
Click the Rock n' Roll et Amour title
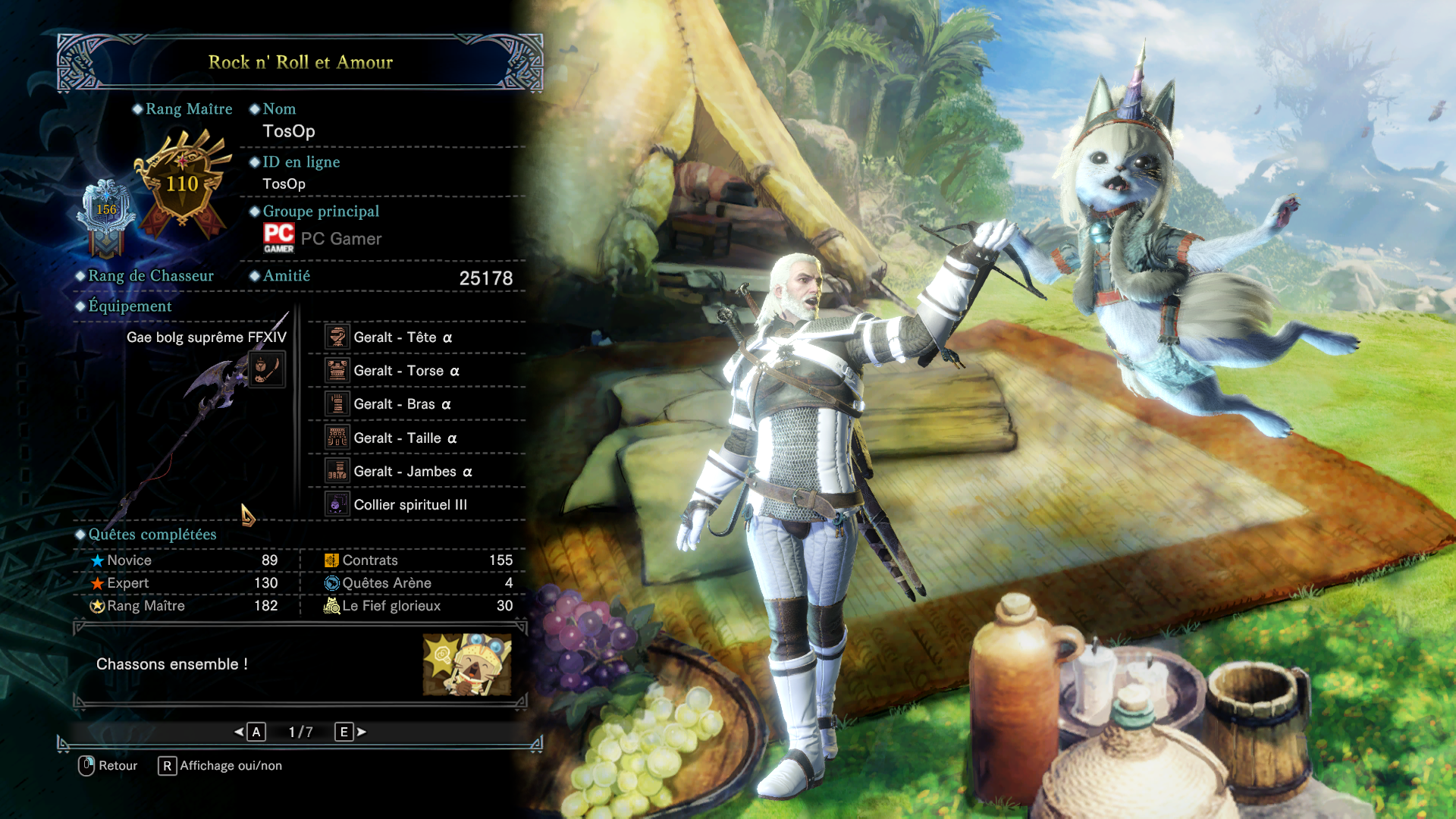click(x=300, y=62)
